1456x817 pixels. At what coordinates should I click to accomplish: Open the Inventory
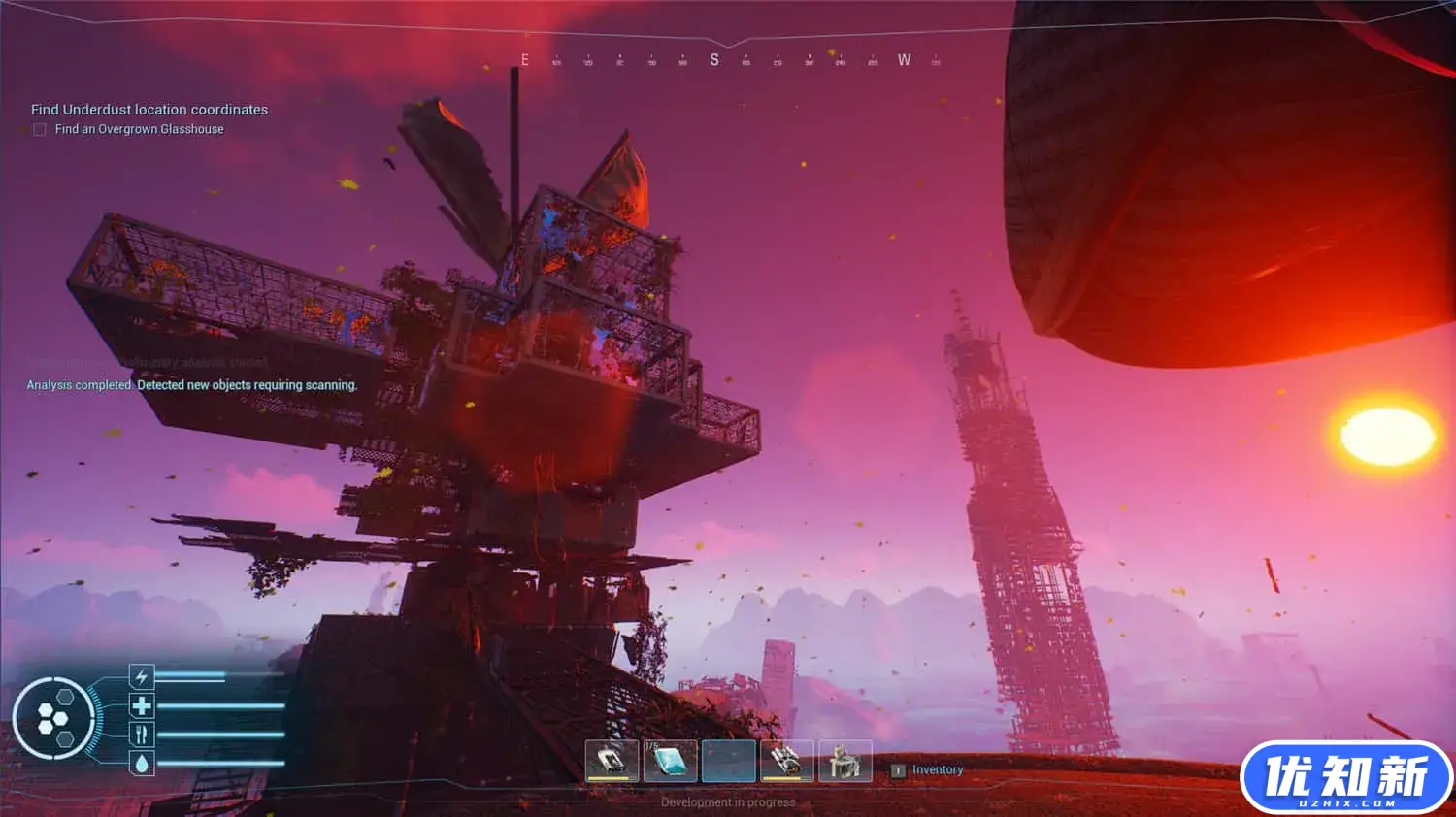pos(937,770)
